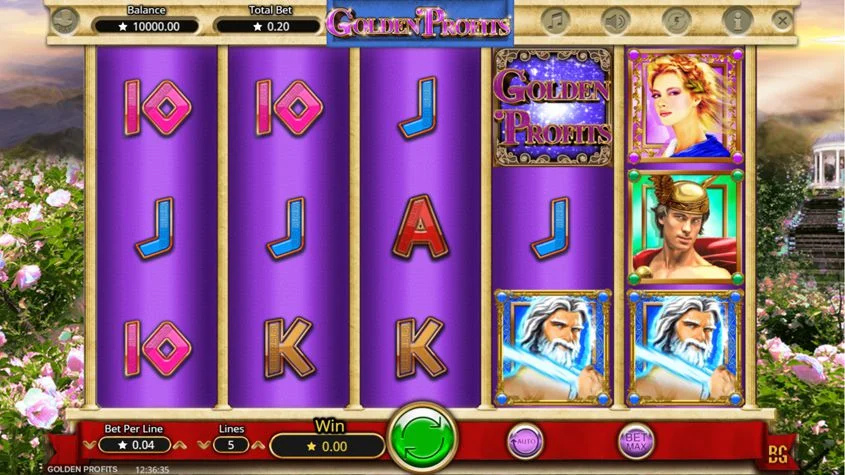The image size is (845, 475).
Task: Close the game with the X button
Action: [x=782, y=19]
